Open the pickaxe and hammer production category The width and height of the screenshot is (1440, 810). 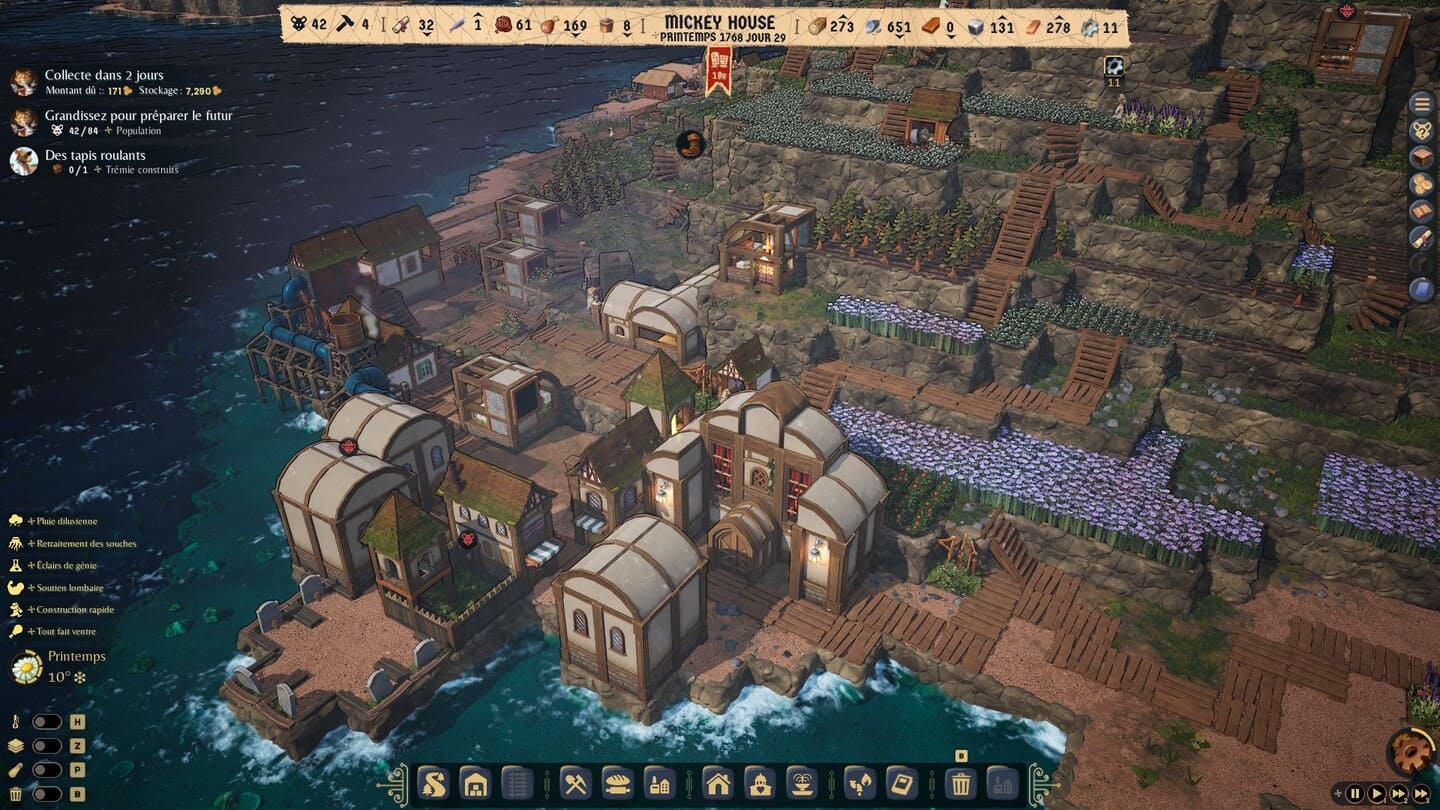[x=574, y=782]
